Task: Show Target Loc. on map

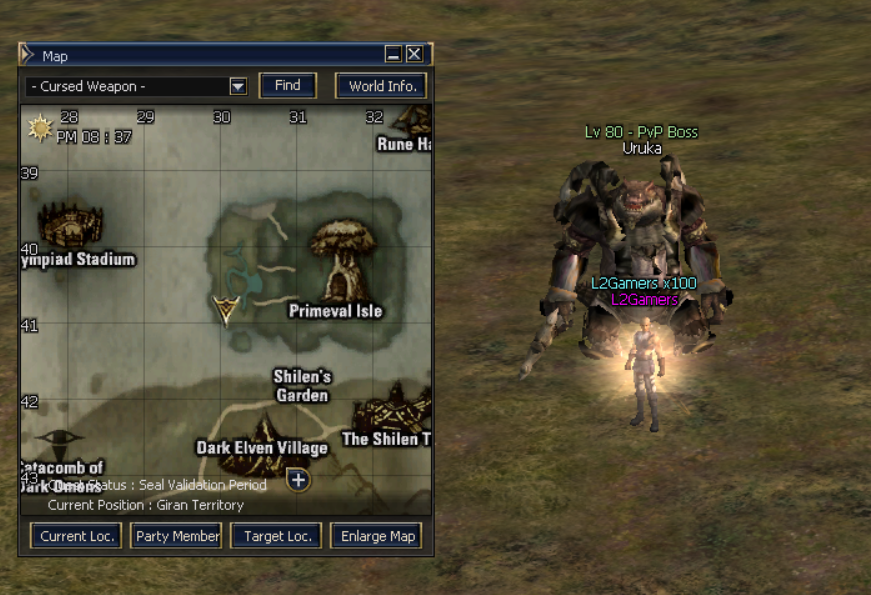Action: tap(279, 536)
